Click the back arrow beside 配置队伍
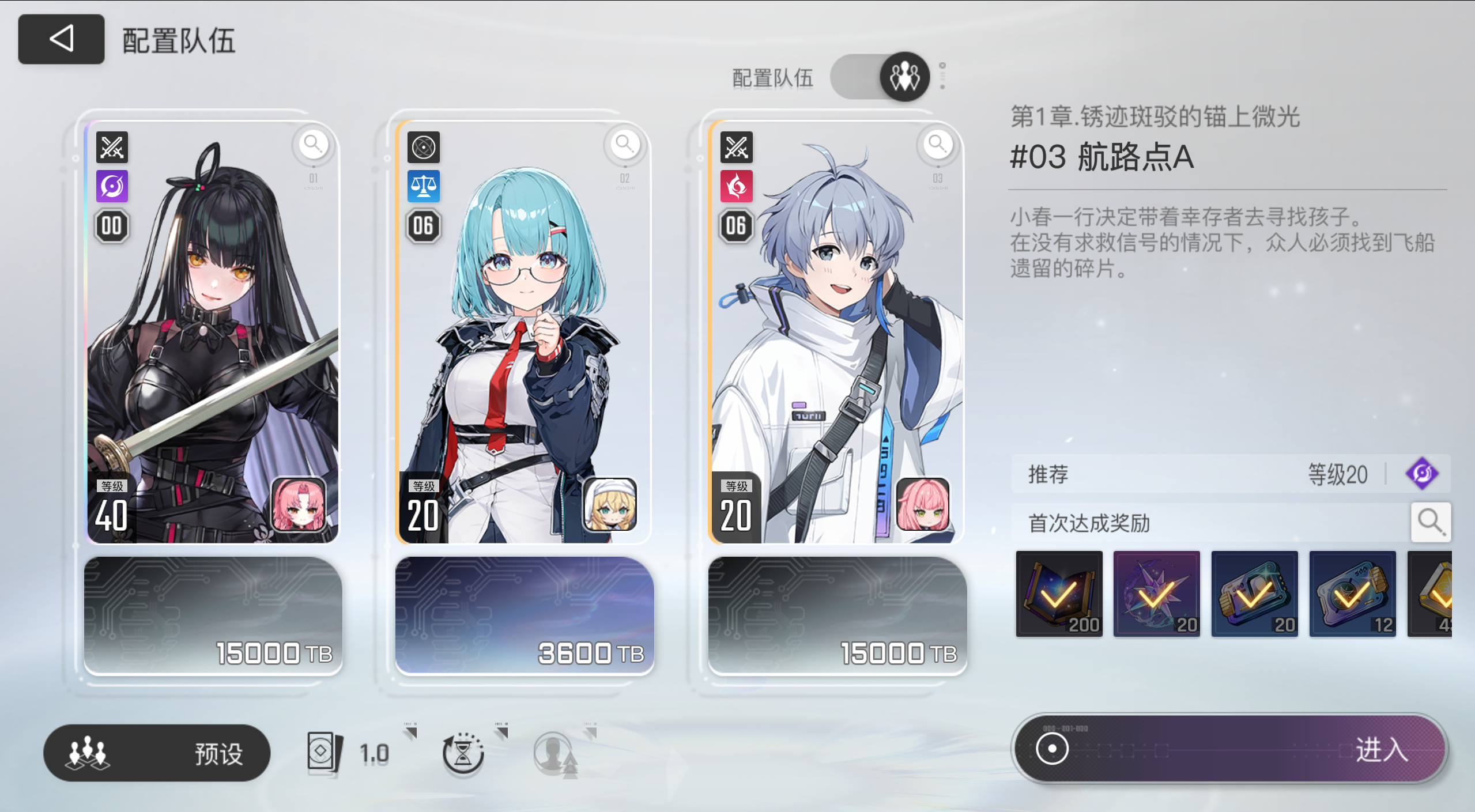1475x812 pixels. pos(61,39)
